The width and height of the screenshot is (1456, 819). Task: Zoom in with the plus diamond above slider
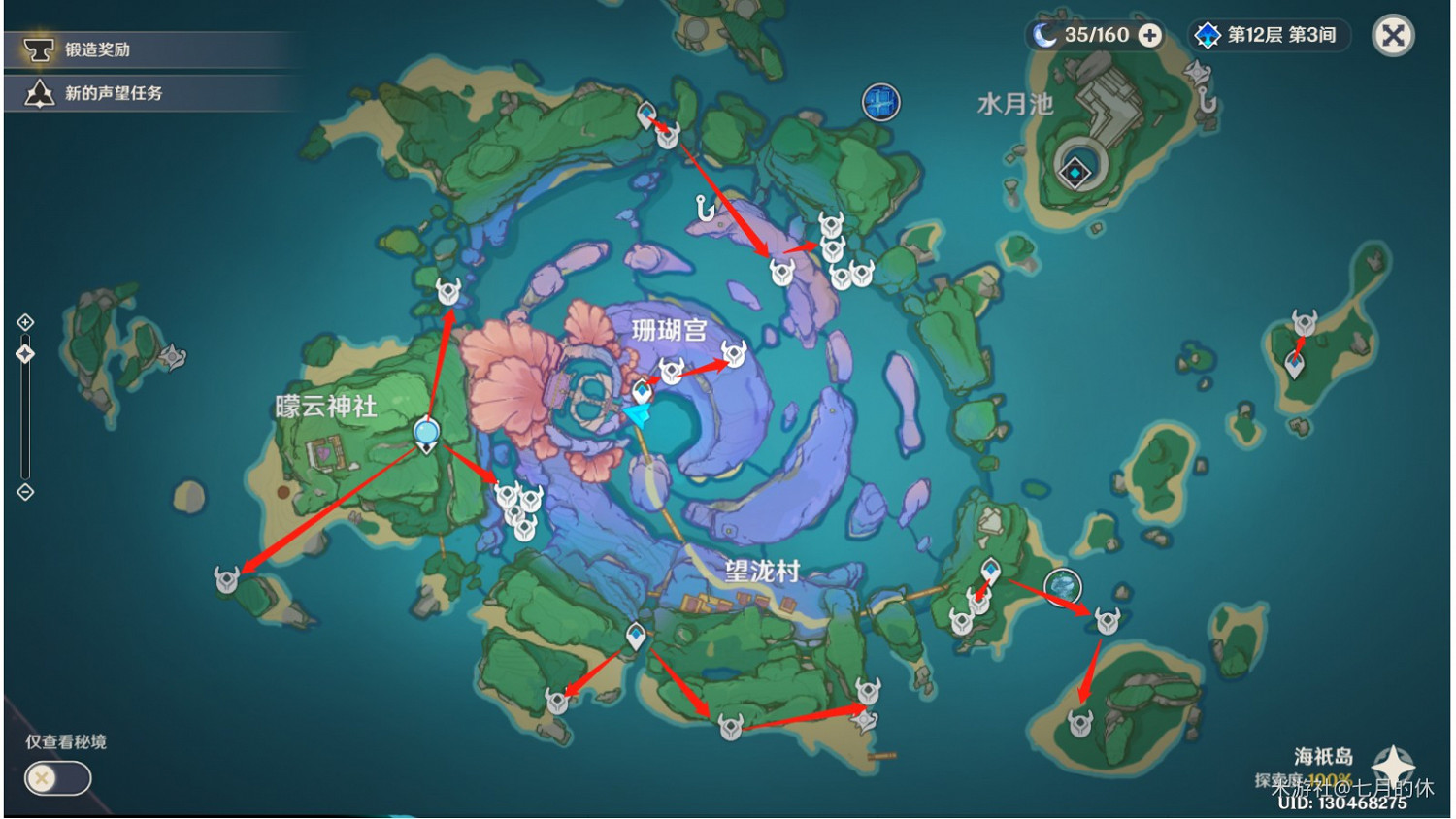(x=23, y=321)
